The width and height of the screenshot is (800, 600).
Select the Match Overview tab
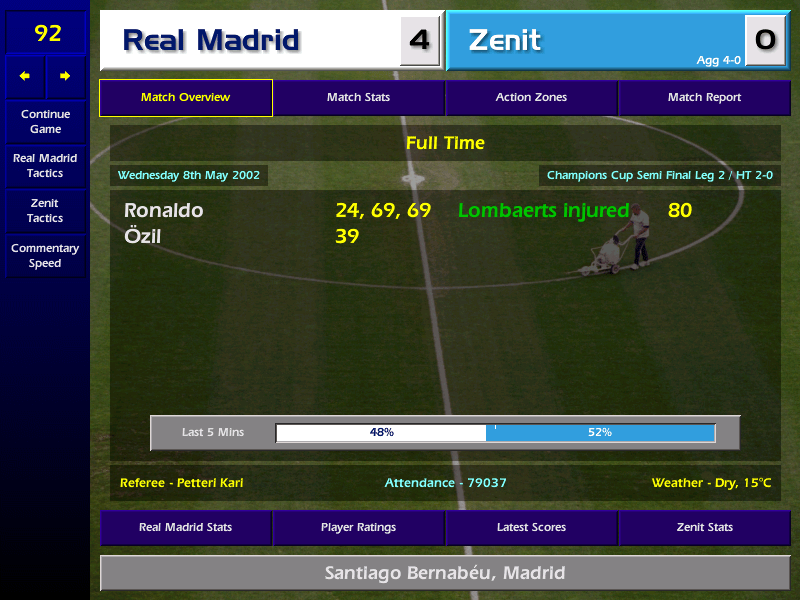[x=186, y=98]
